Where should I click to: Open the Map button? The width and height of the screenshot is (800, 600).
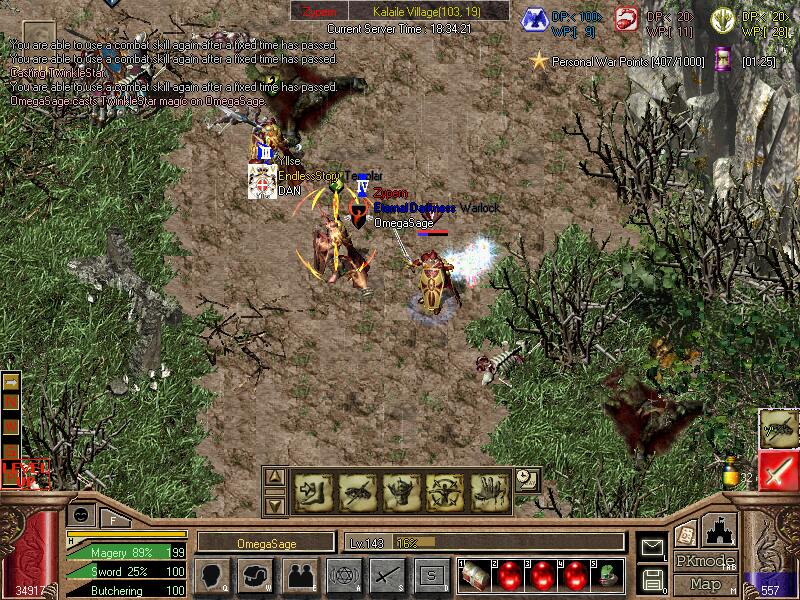[x=705, y=584]
